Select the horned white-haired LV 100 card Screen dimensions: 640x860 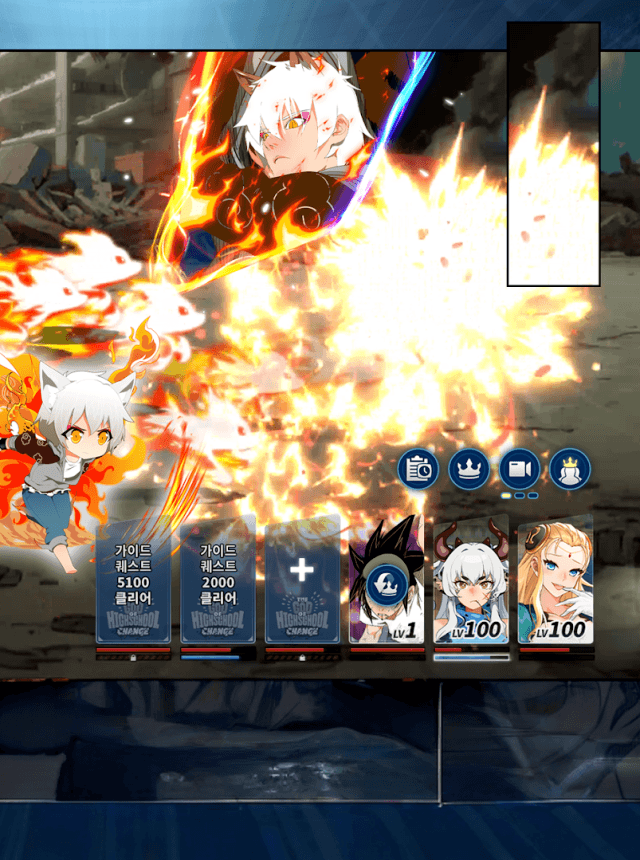[x=470, y=580]
